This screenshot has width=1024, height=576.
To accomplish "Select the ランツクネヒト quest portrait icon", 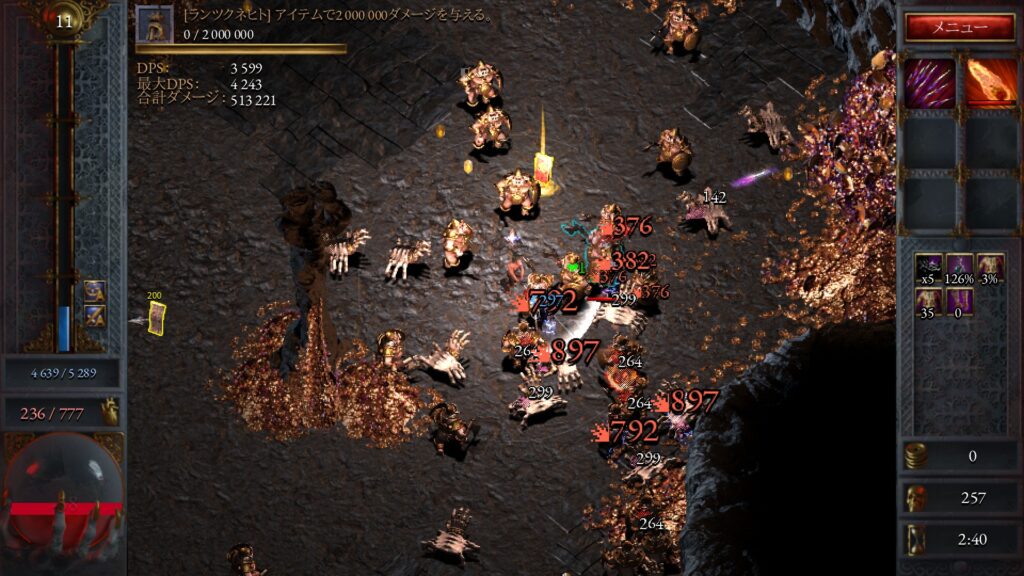I will 155,24.
